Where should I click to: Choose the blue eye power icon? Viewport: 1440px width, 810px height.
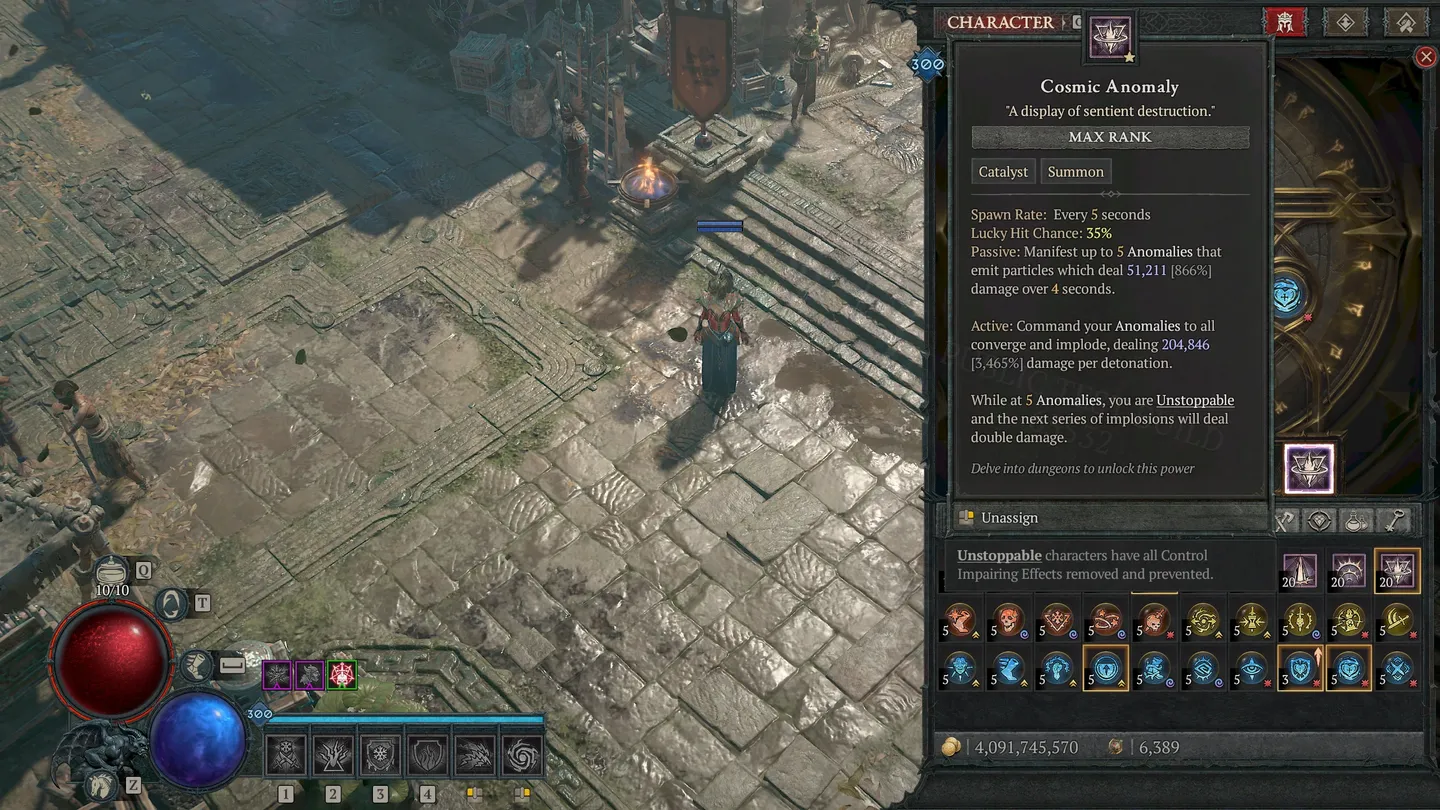(1252, 669)
